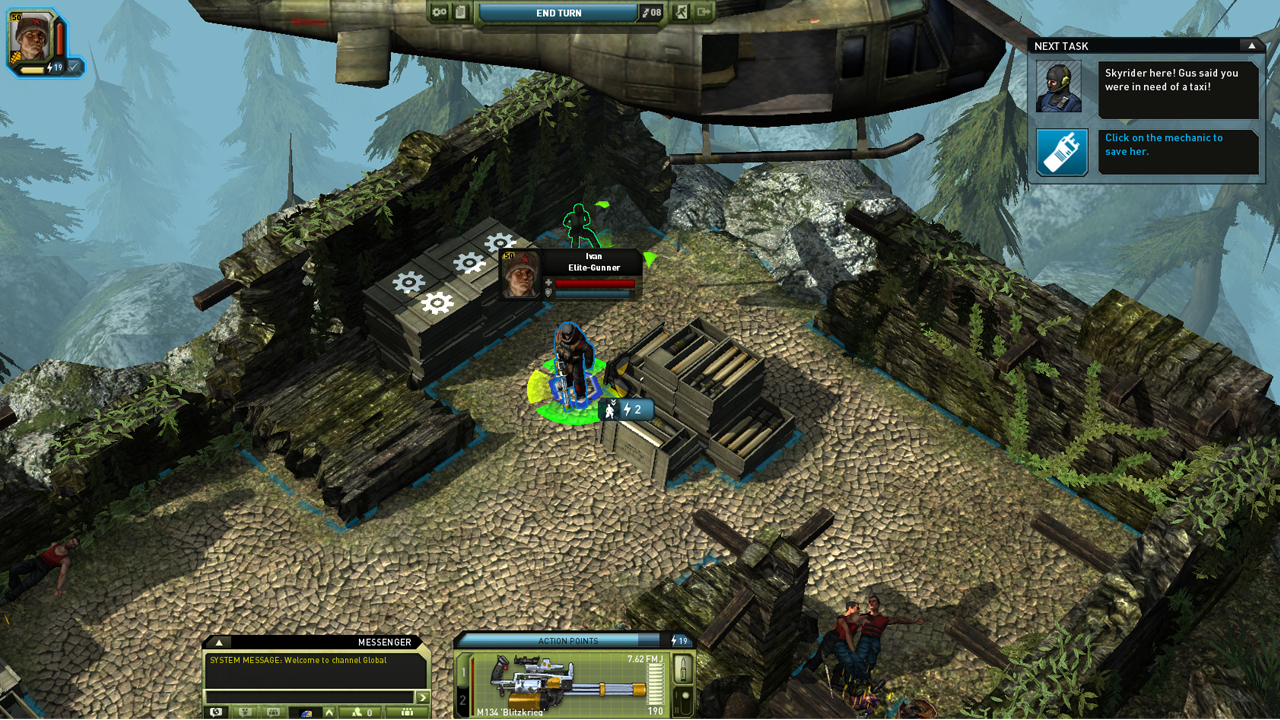This screenshot has height=720, width=1280.
Task: Click inside the chat message input field
Action: pyautogui.click(x=310, y=697)
